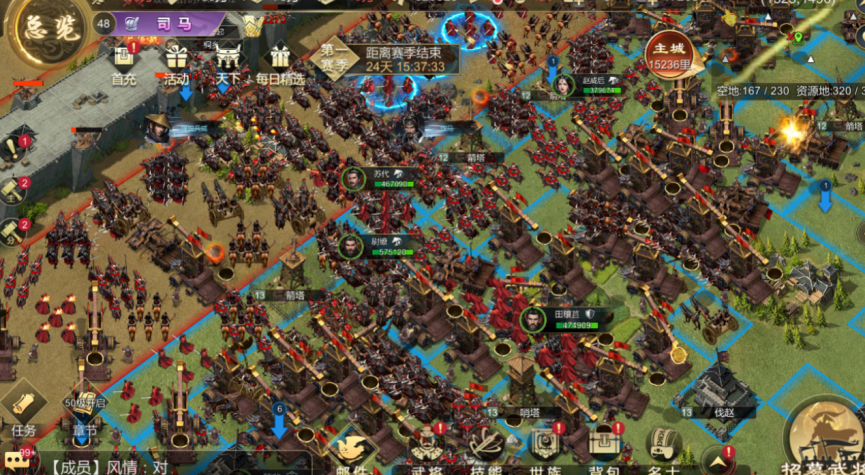865x475 pixels.
Task: Select 苏代's army portrait
Action: [352, 178]
